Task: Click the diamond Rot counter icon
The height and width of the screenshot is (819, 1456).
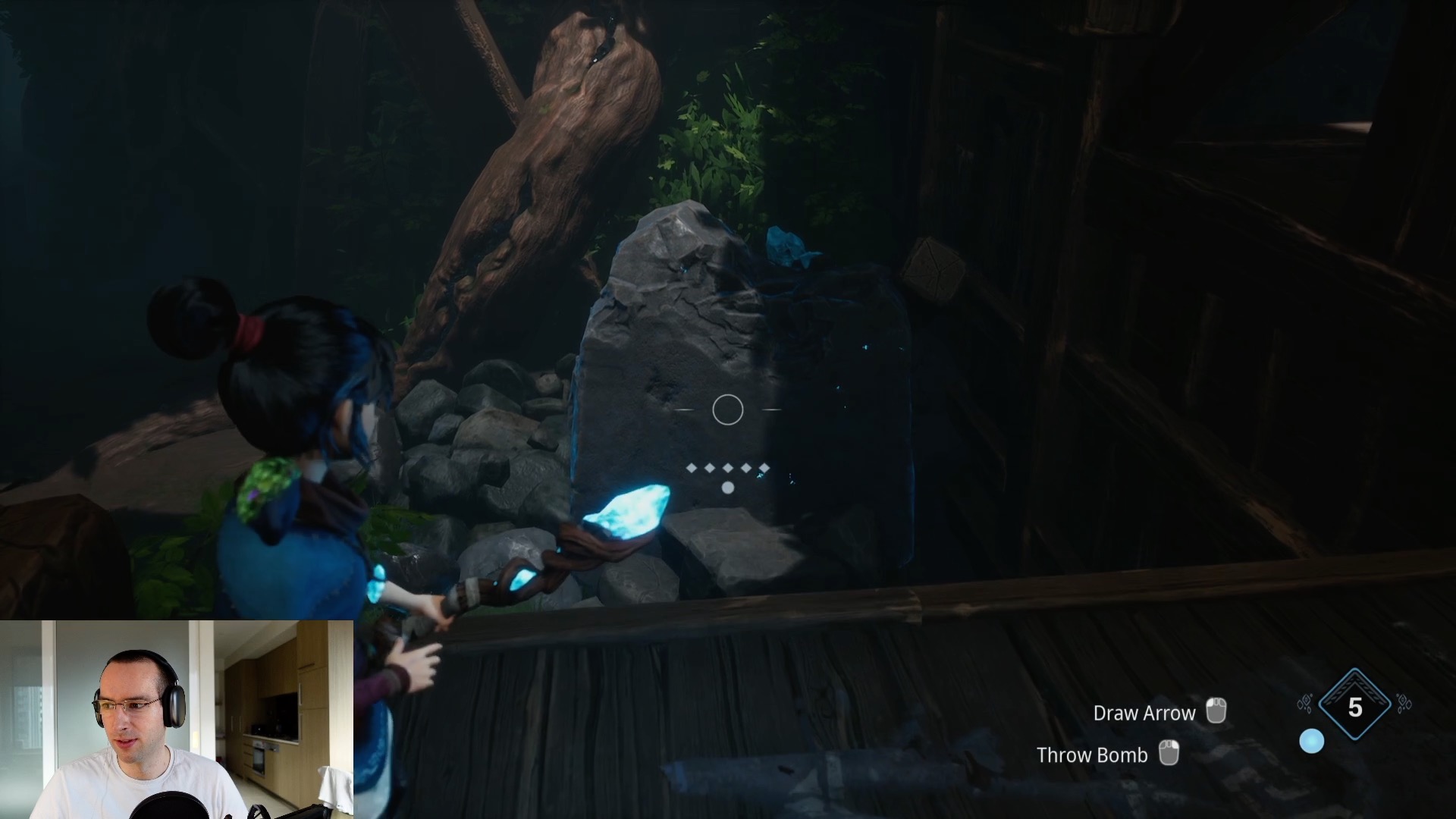Action: (1354, 707)
